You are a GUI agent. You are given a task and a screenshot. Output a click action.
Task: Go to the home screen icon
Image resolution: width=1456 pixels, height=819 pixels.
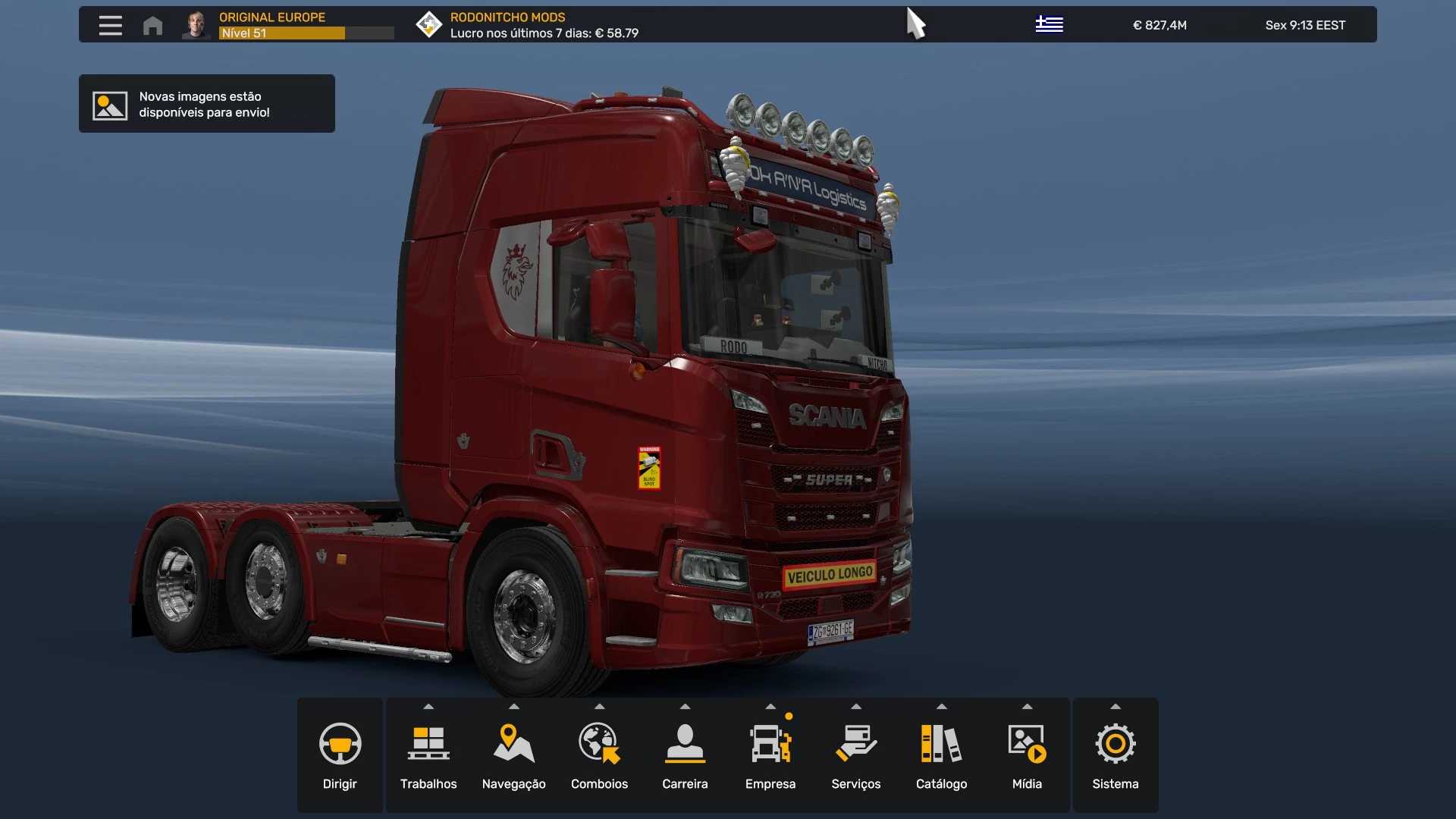coord(152,25)
